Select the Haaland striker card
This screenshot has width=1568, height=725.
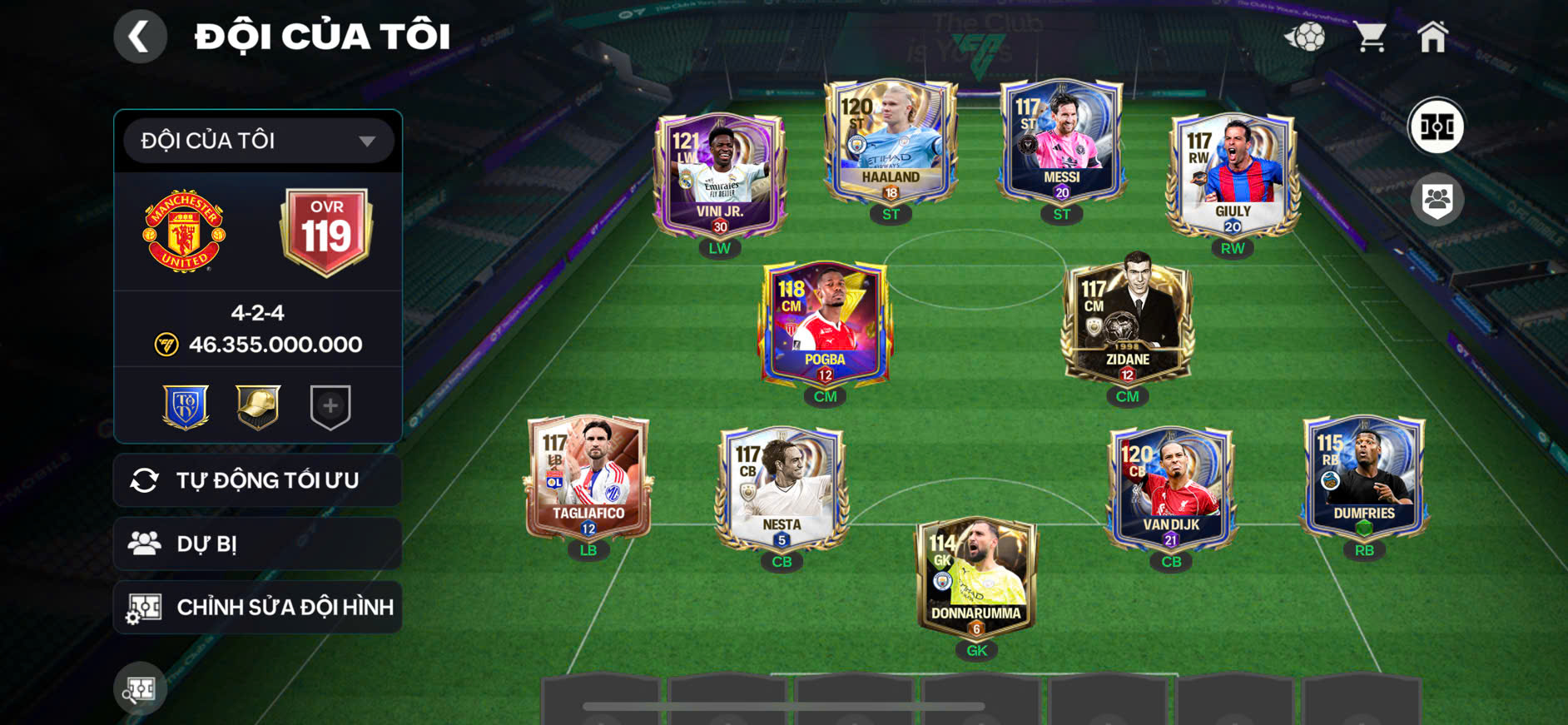click(x=891, y=142)
